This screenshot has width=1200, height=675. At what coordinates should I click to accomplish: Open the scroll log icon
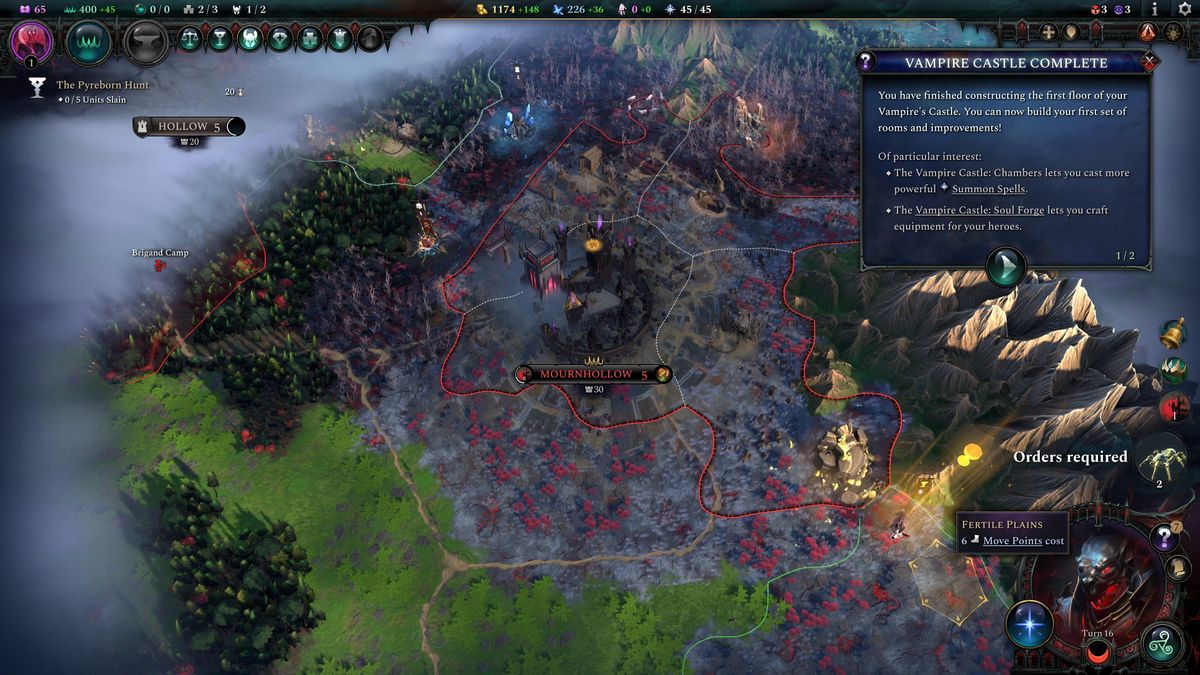click(x=1177, y=568)
